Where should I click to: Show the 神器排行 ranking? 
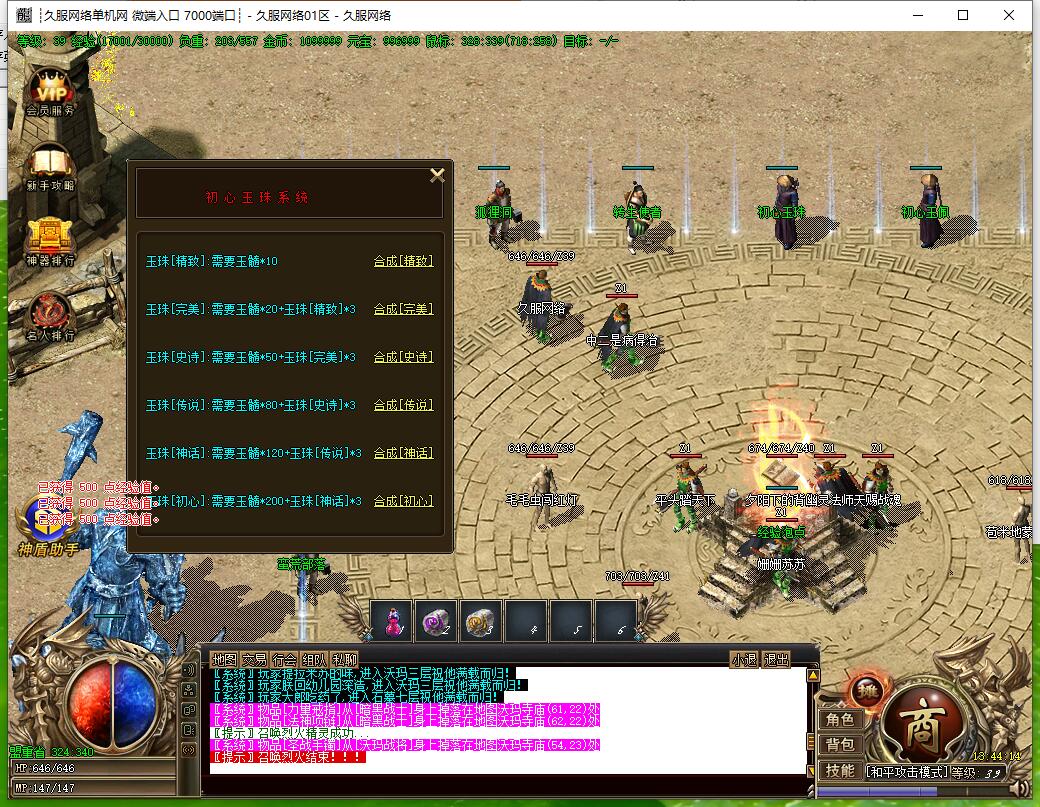(x=50, y=240)
